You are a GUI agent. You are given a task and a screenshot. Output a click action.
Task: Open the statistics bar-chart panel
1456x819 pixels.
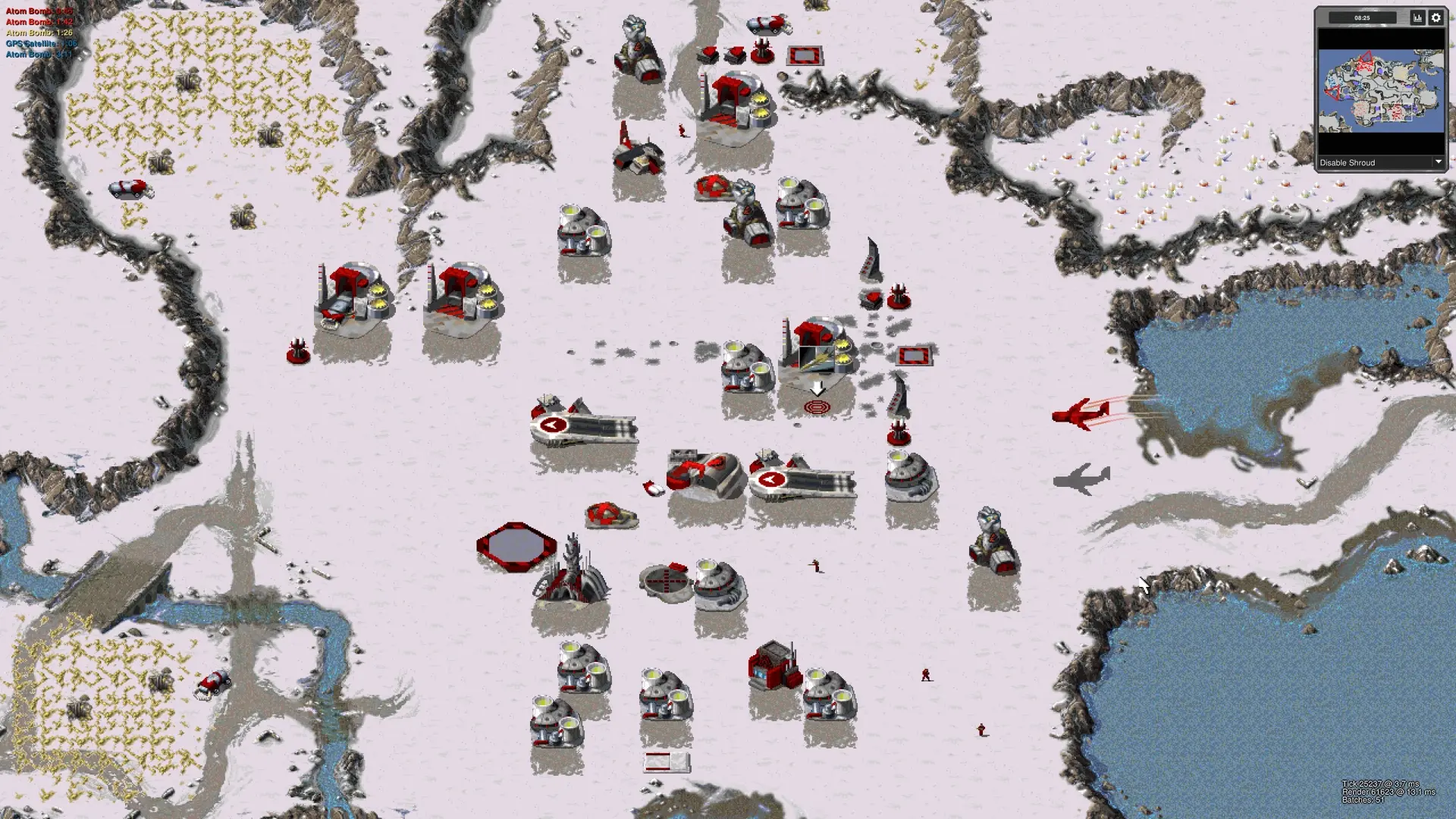click(1417, 17)
